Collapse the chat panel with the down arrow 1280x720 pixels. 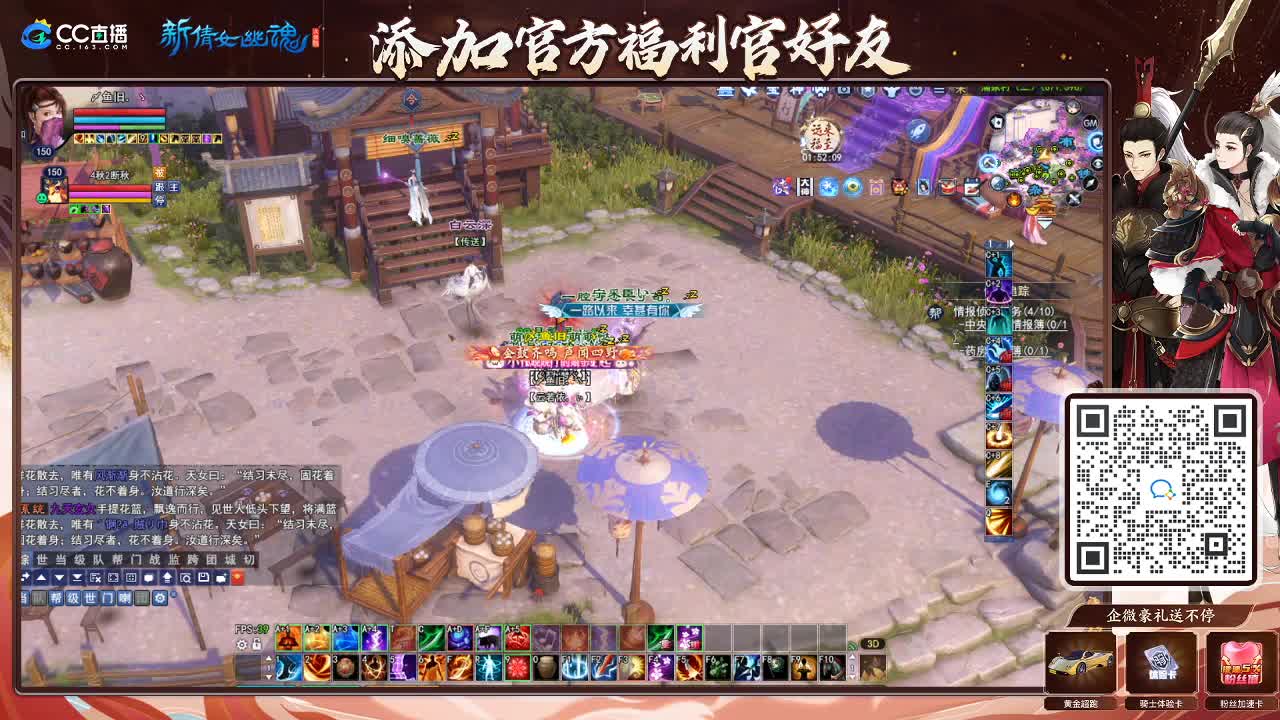coord(58,577)
